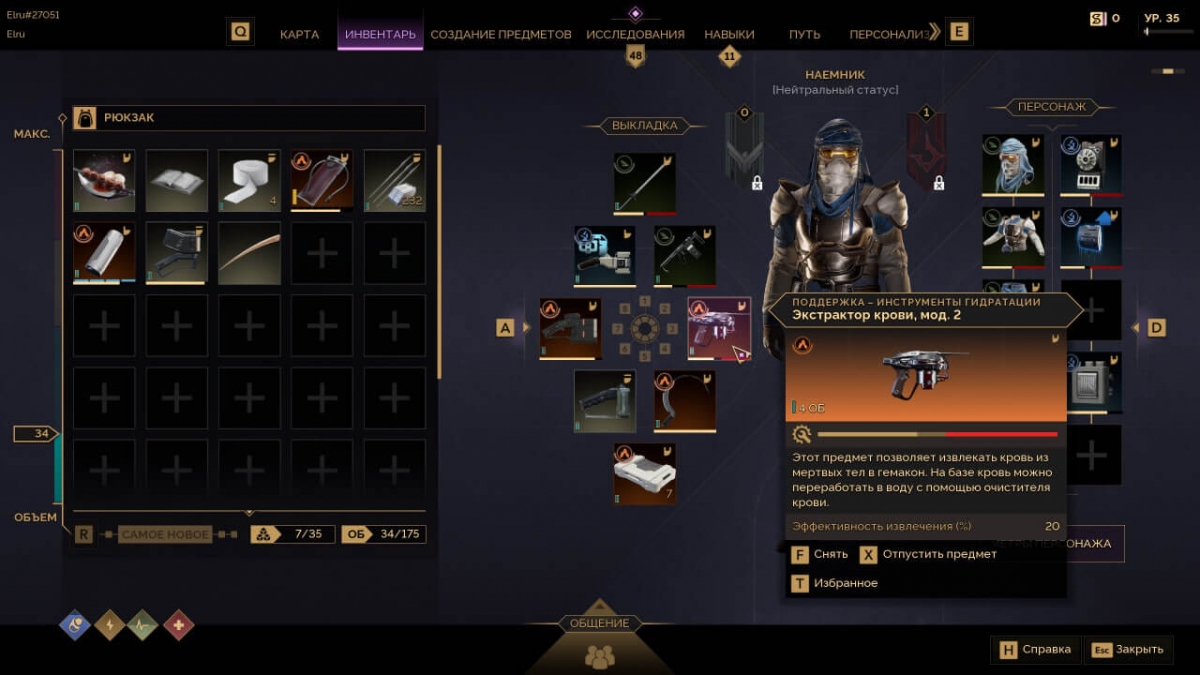Go to the Навыки tab
The image size is (1200, 675).
(729, 34)
